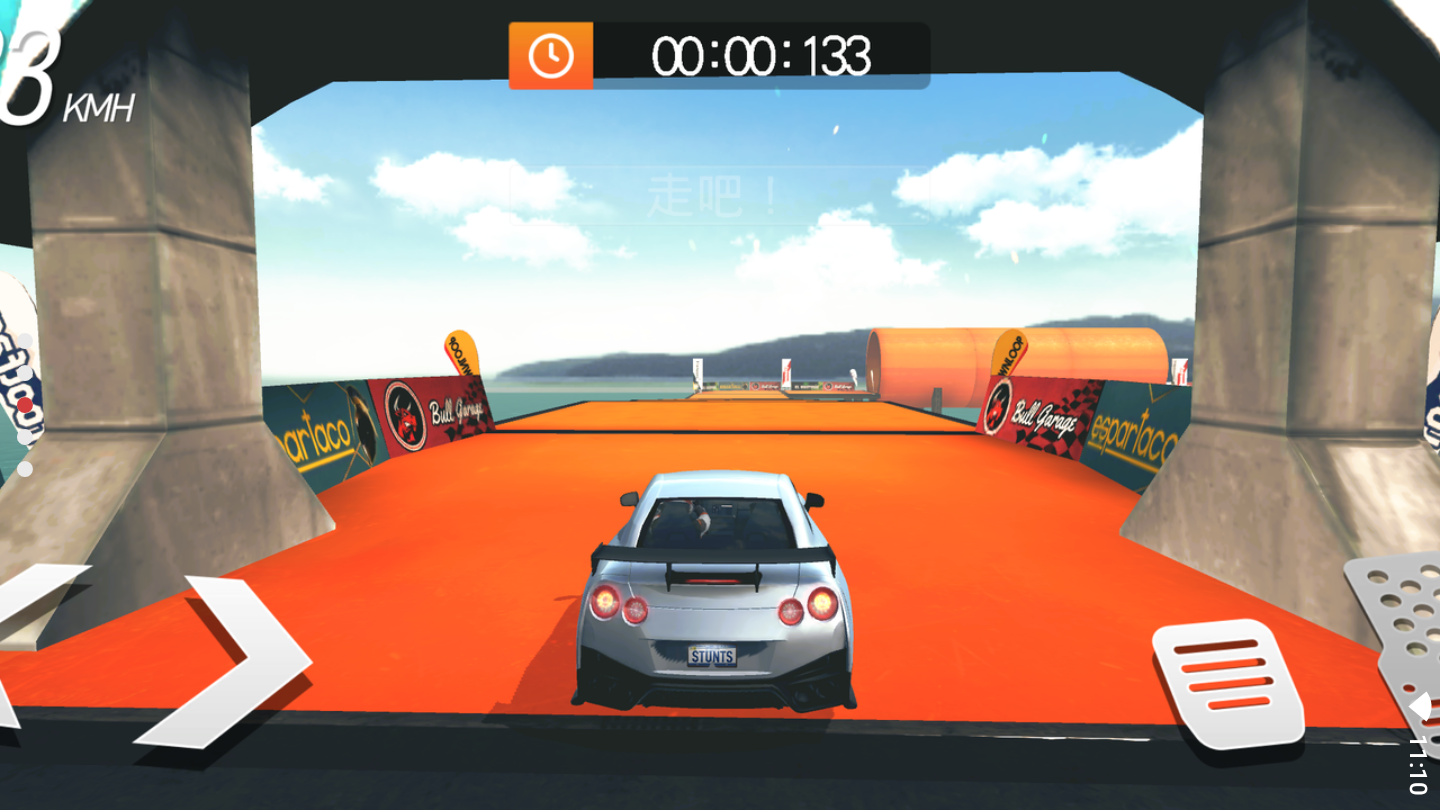Hit the brake pedal
1440x810 pixels.
point(1226,683)
